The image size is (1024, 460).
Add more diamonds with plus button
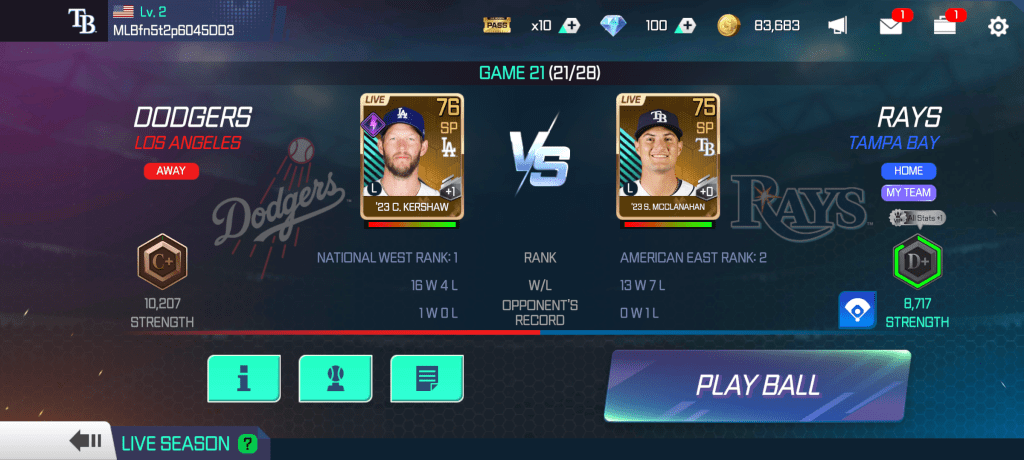point(685,26)
